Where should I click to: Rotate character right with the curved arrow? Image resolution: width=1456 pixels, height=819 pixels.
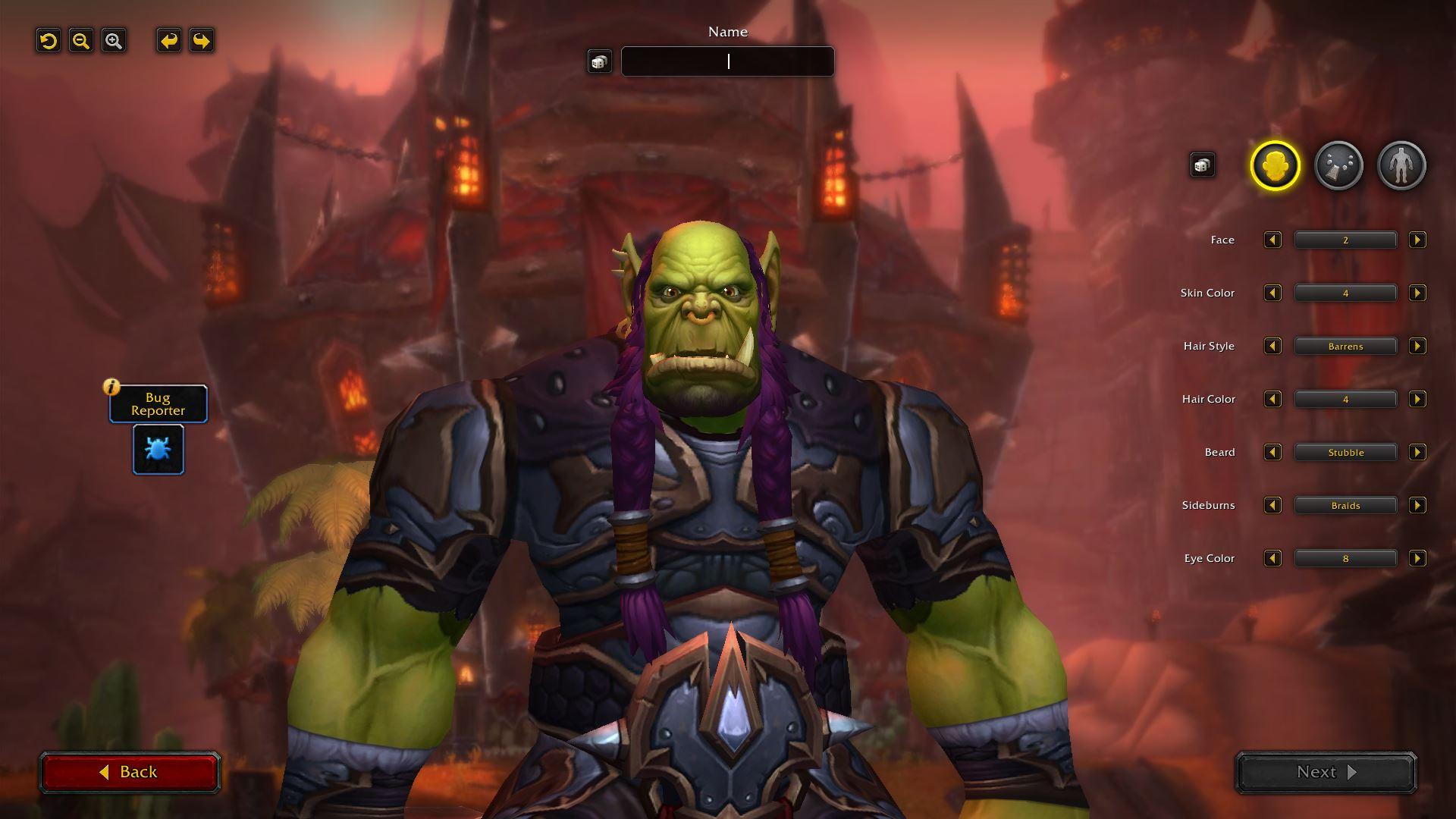(202, 41)
